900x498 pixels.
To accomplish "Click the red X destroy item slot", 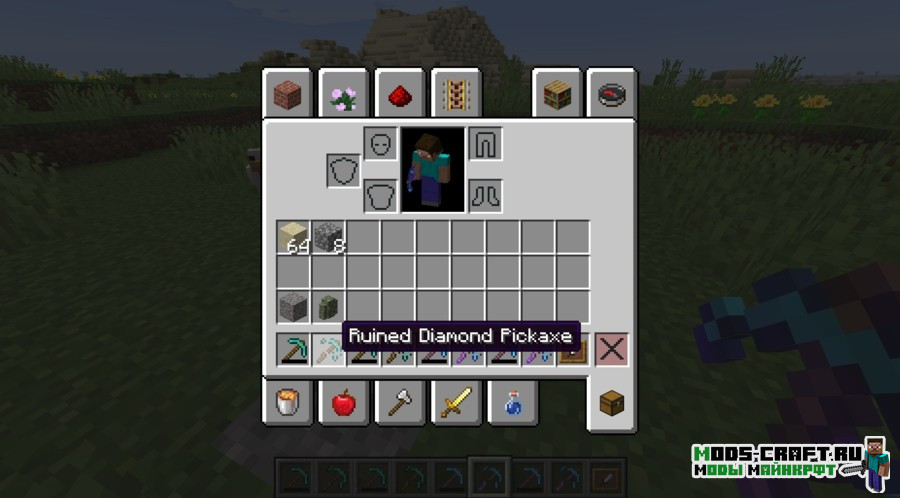I will [x=611, y=349].
